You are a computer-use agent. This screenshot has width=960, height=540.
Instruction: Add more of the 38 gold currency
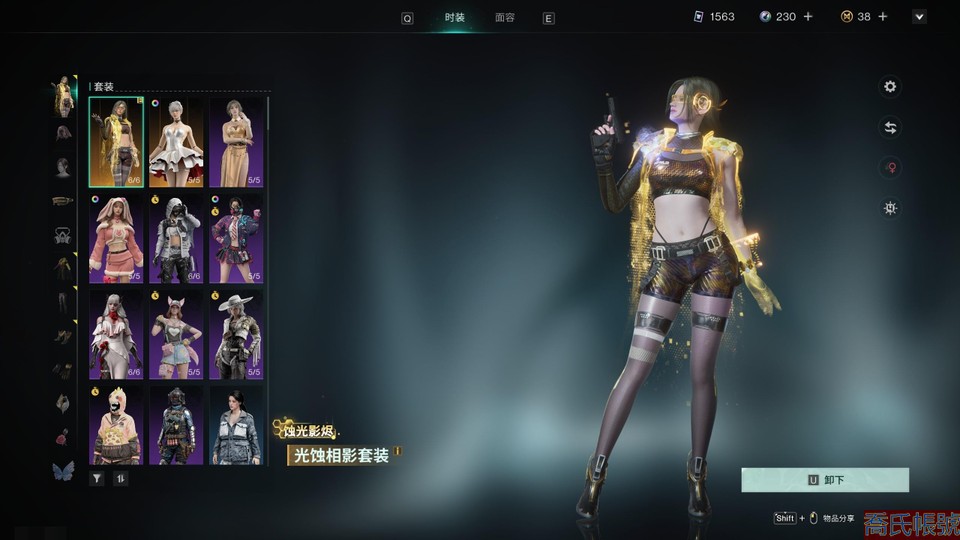(883, 17)
